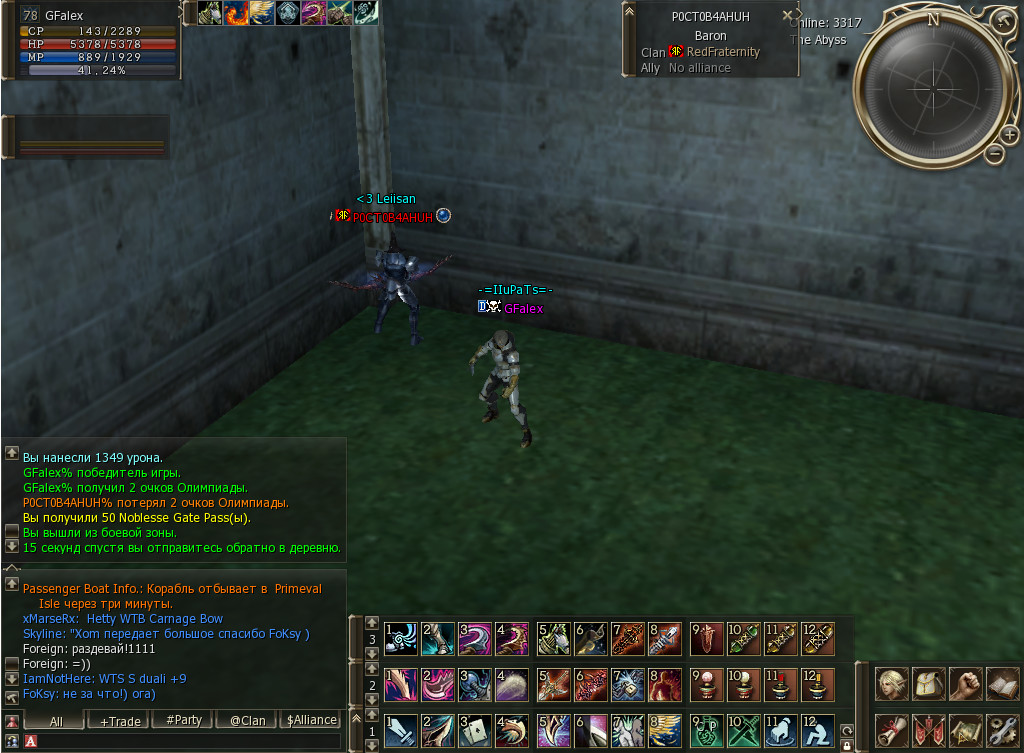This screenshot has width=1024, height=753.
Task: Use the sword attack action in slot 1
Action: 401,732
